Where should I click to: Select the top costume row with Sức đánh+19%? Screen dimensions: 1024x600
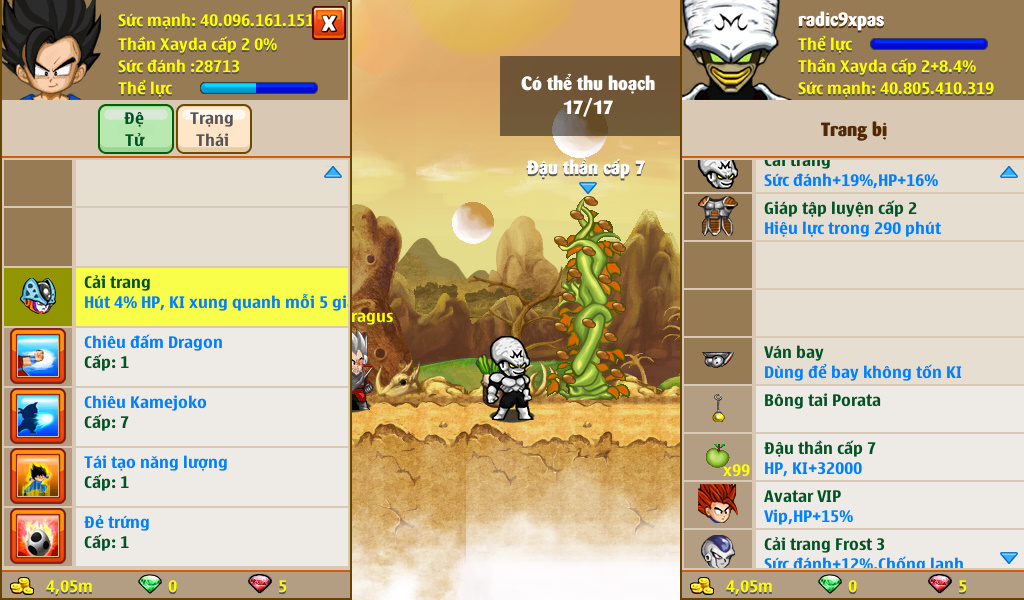[x=852, y=174]
